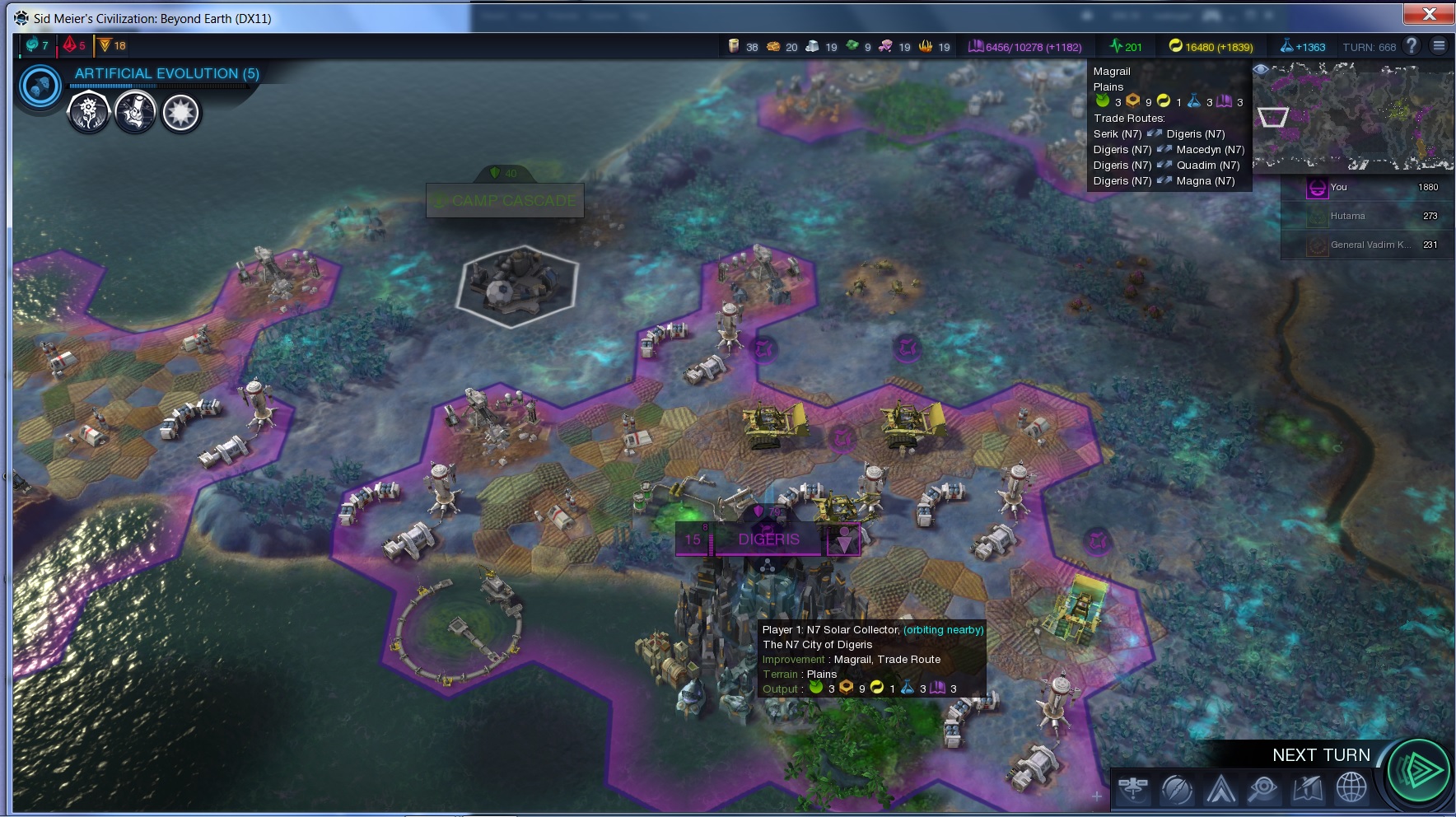Open the Digeris city banner

coord(768,539)
